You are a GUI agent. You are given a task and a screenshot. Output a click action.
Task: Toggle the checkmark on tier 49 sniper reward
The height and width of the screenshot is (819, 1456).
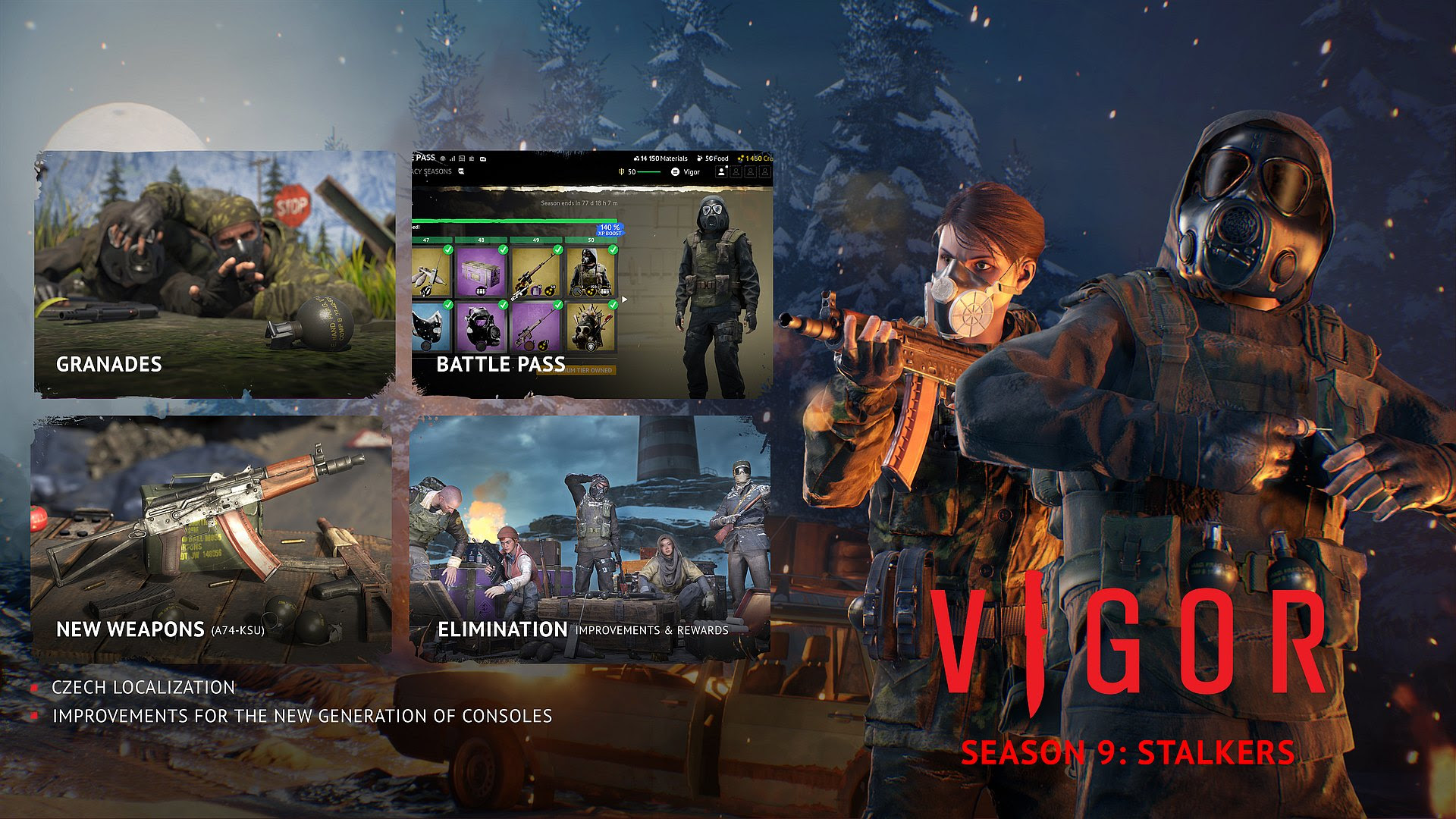558,250
